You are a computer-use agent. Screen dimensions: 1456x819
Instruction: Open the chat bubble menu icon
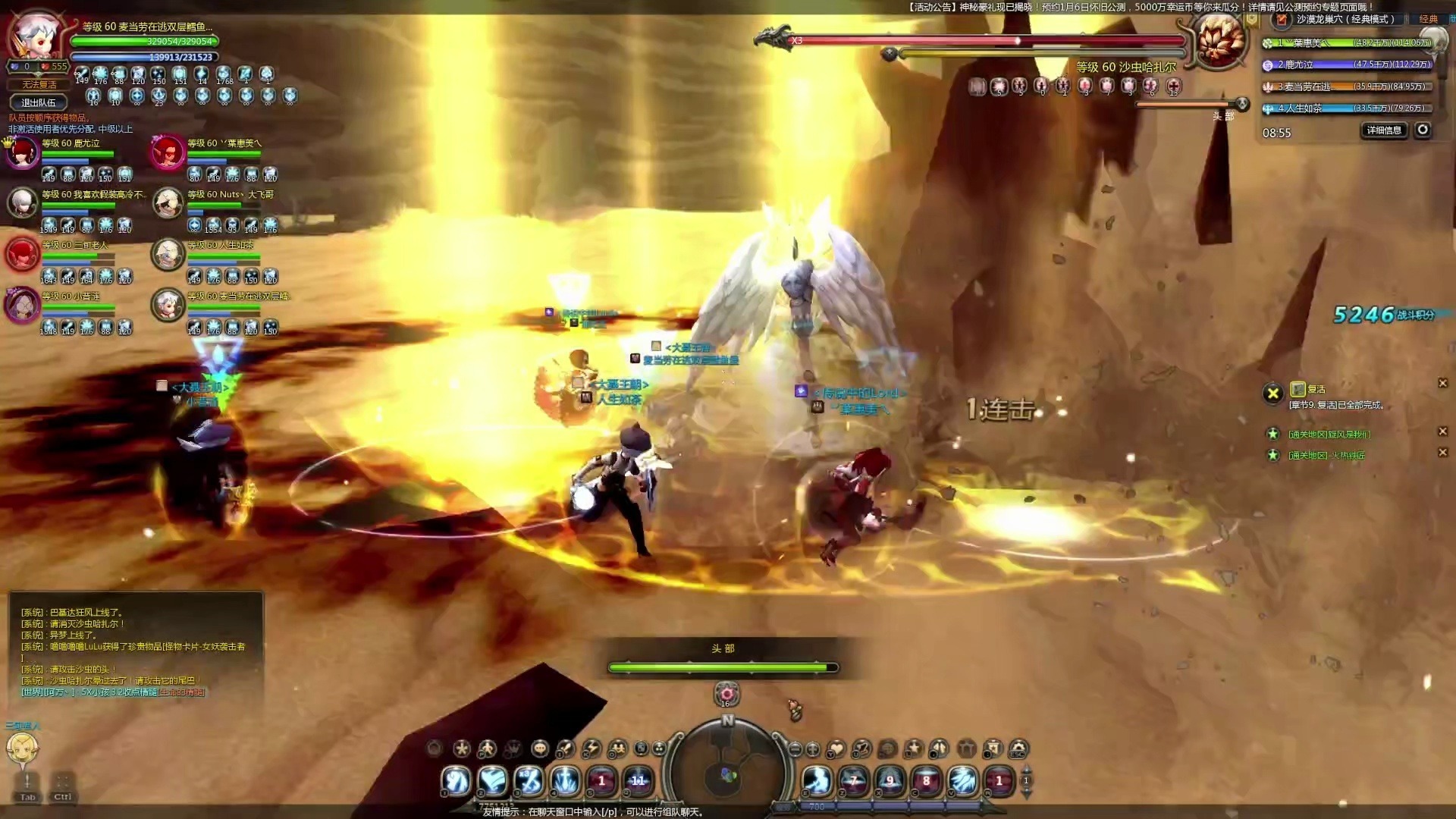coord(540,749)
